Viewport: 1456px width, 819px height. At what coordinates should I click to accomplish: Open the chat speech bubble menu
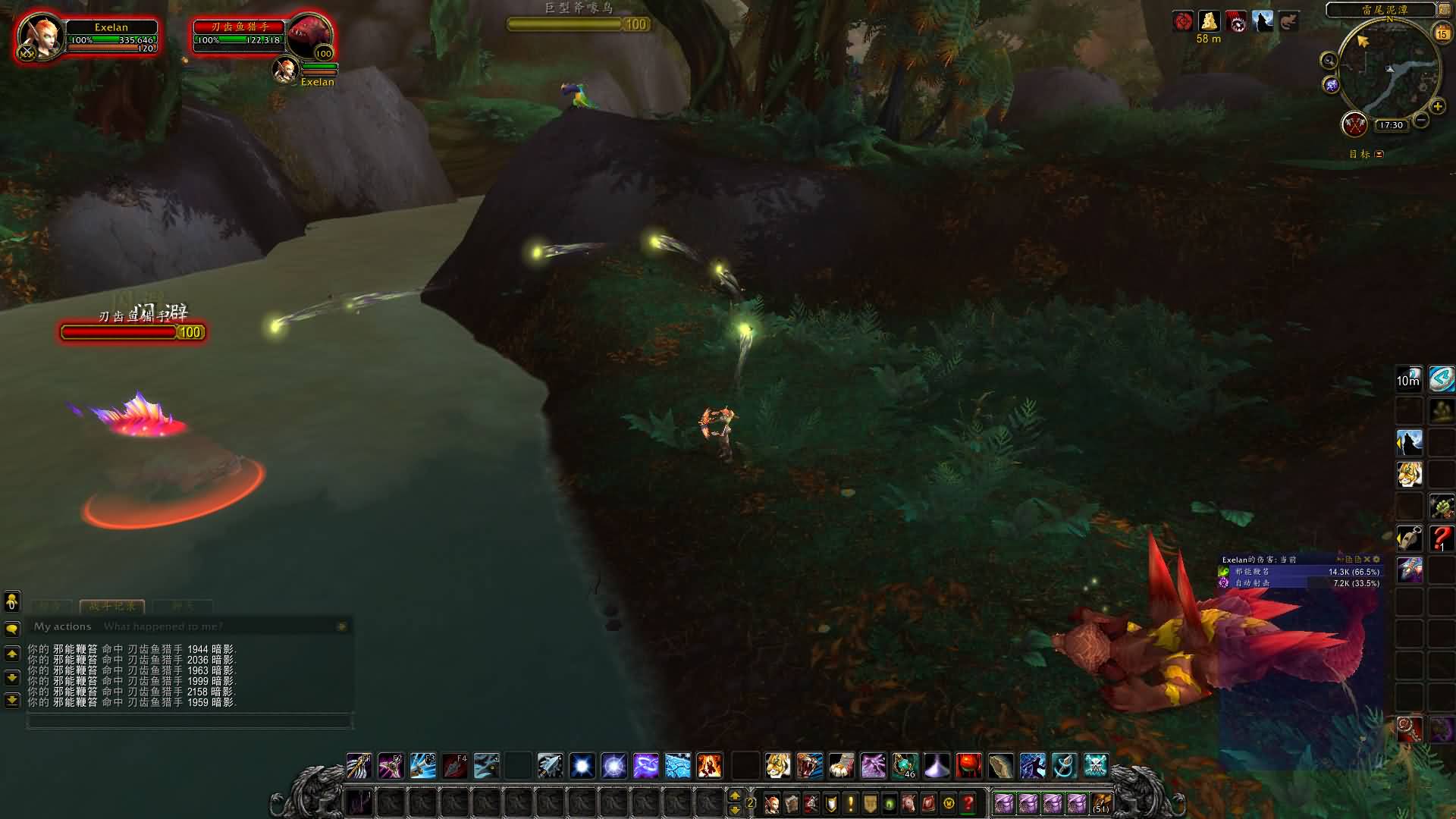tap(12, 629)
